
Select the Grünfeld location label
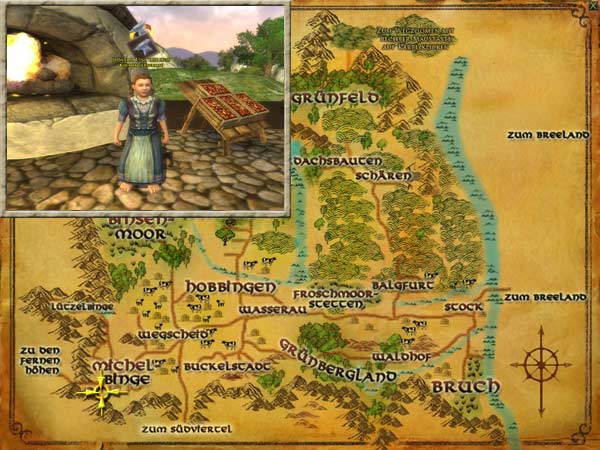pos(334,98)
